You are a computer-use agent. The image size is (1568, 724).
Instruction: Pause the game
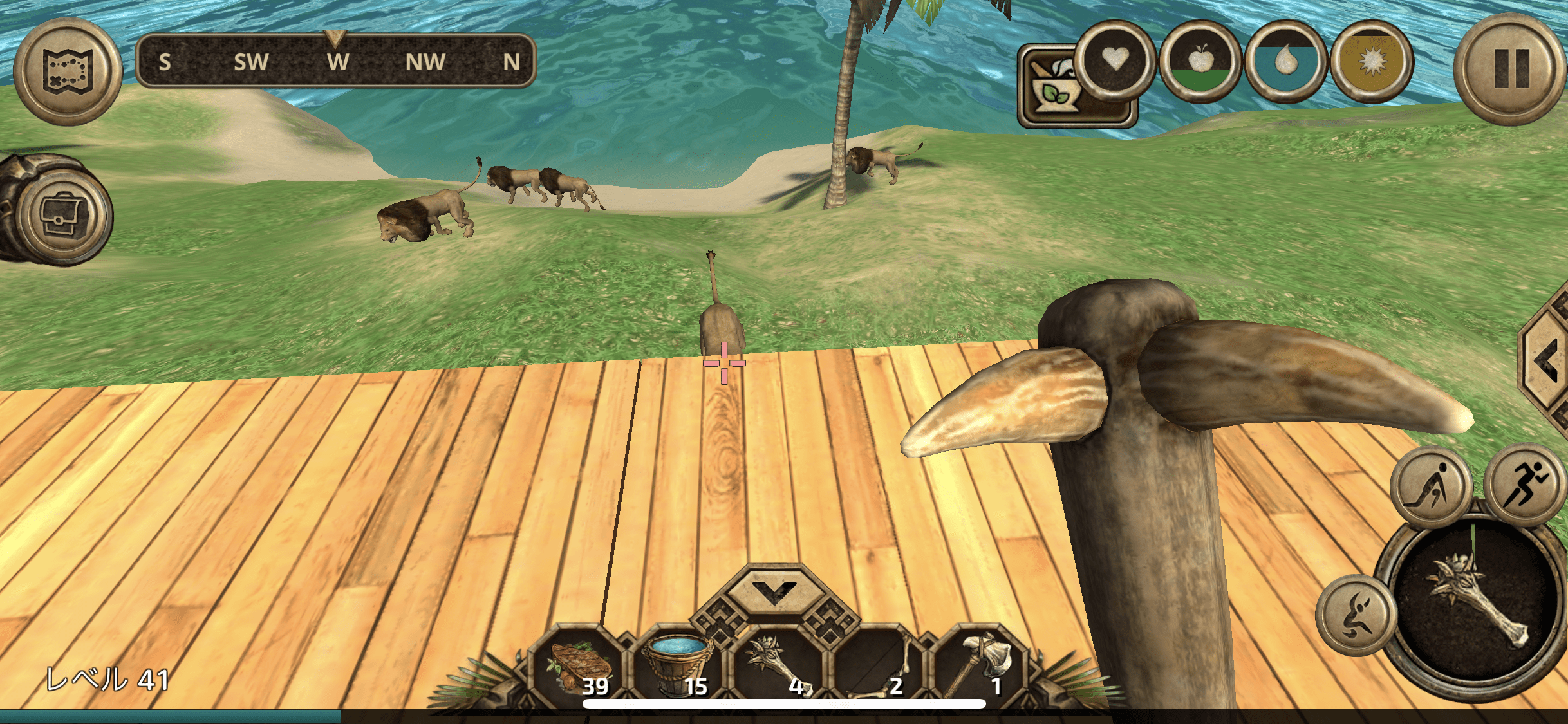tap(1509, 69)
